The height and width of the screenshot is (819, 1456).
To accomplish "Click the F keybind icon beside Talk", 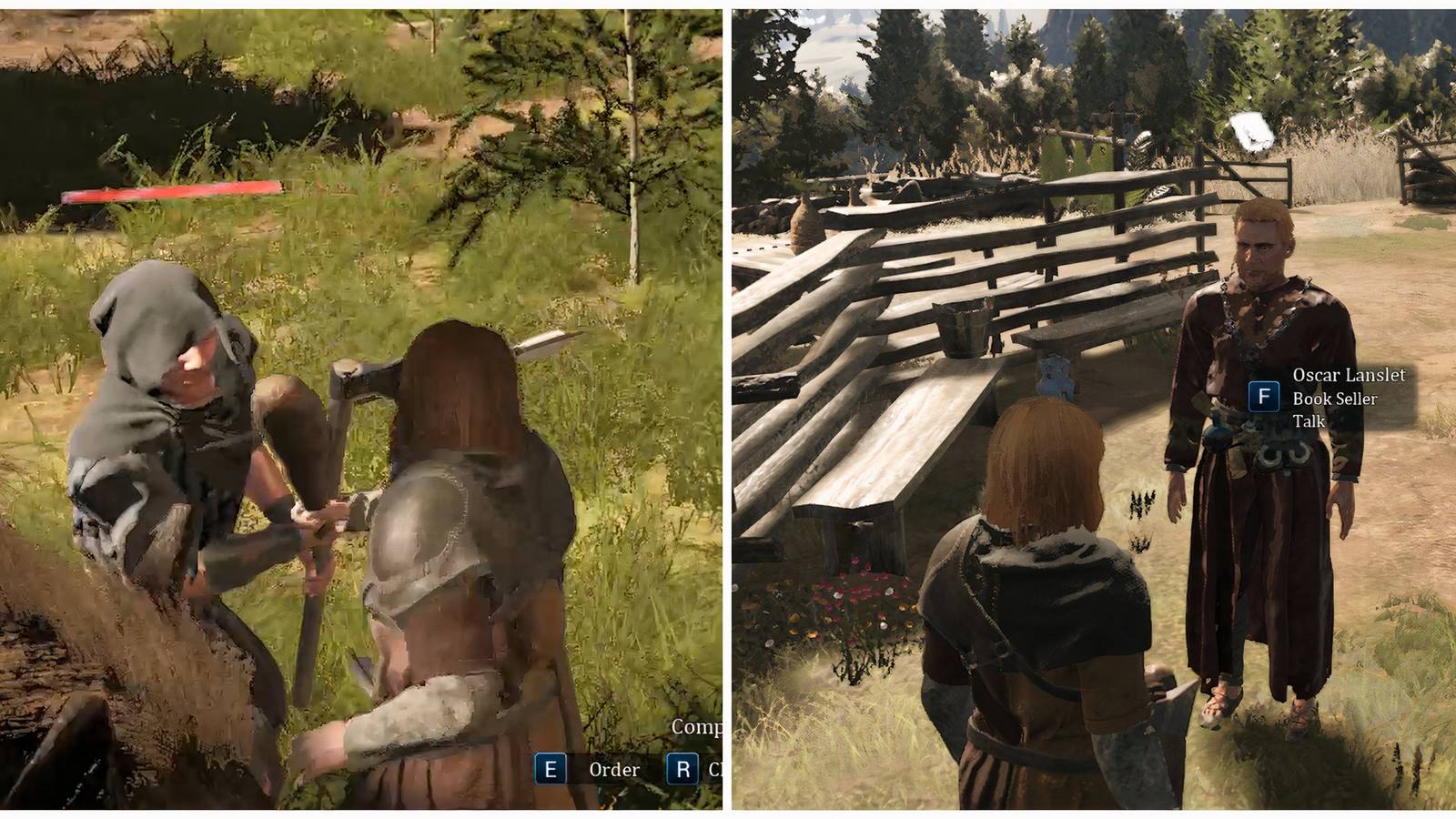I will tap(1264, 397).
